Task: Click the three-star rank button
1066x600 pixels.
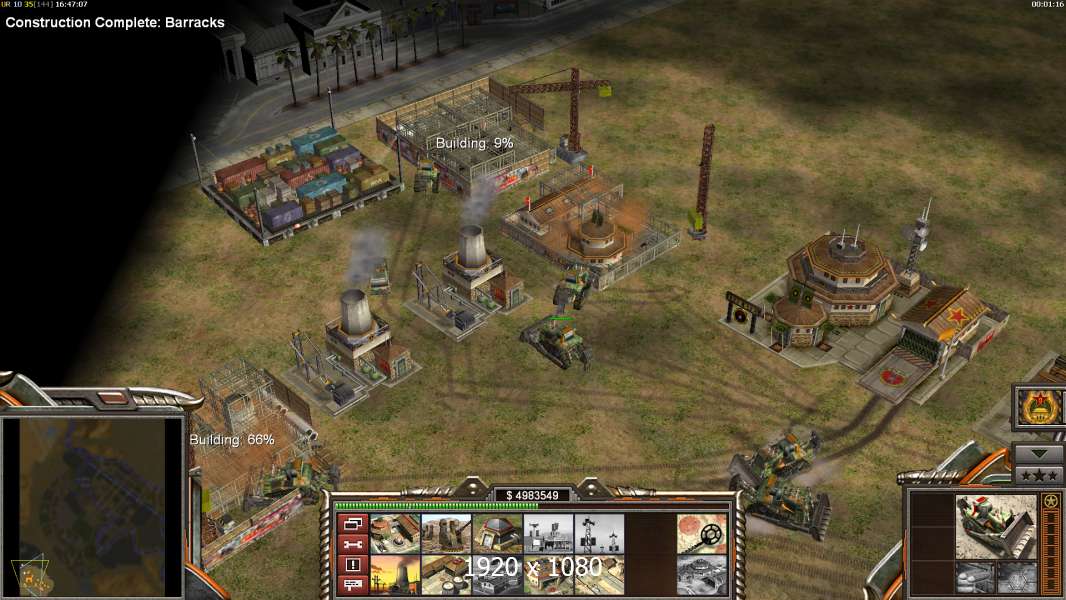Action: [1039, 475]
